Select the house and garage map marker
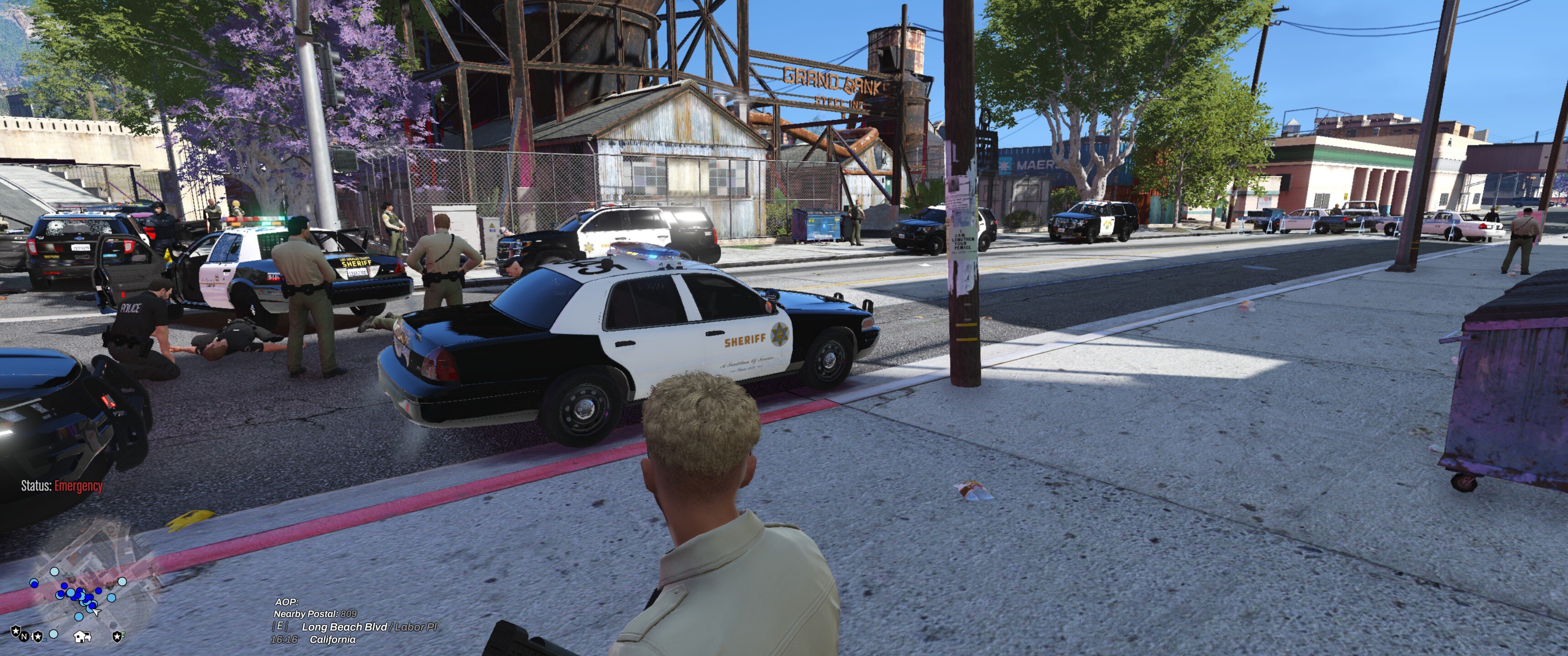 click(82, 636)
